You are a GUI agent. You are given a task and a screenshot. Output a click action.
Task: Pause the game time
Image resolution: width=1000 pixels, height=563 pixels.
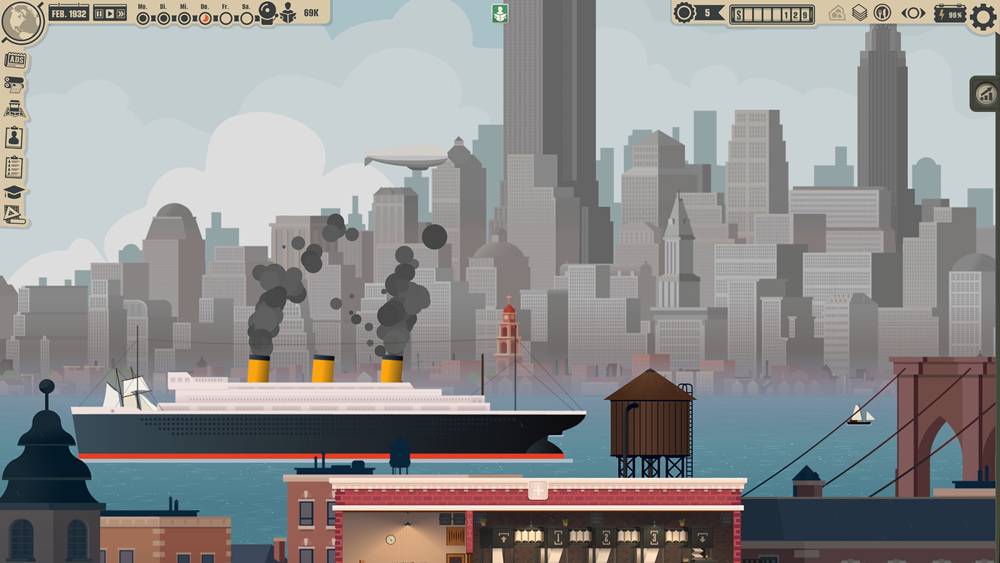tap(100, 13)
